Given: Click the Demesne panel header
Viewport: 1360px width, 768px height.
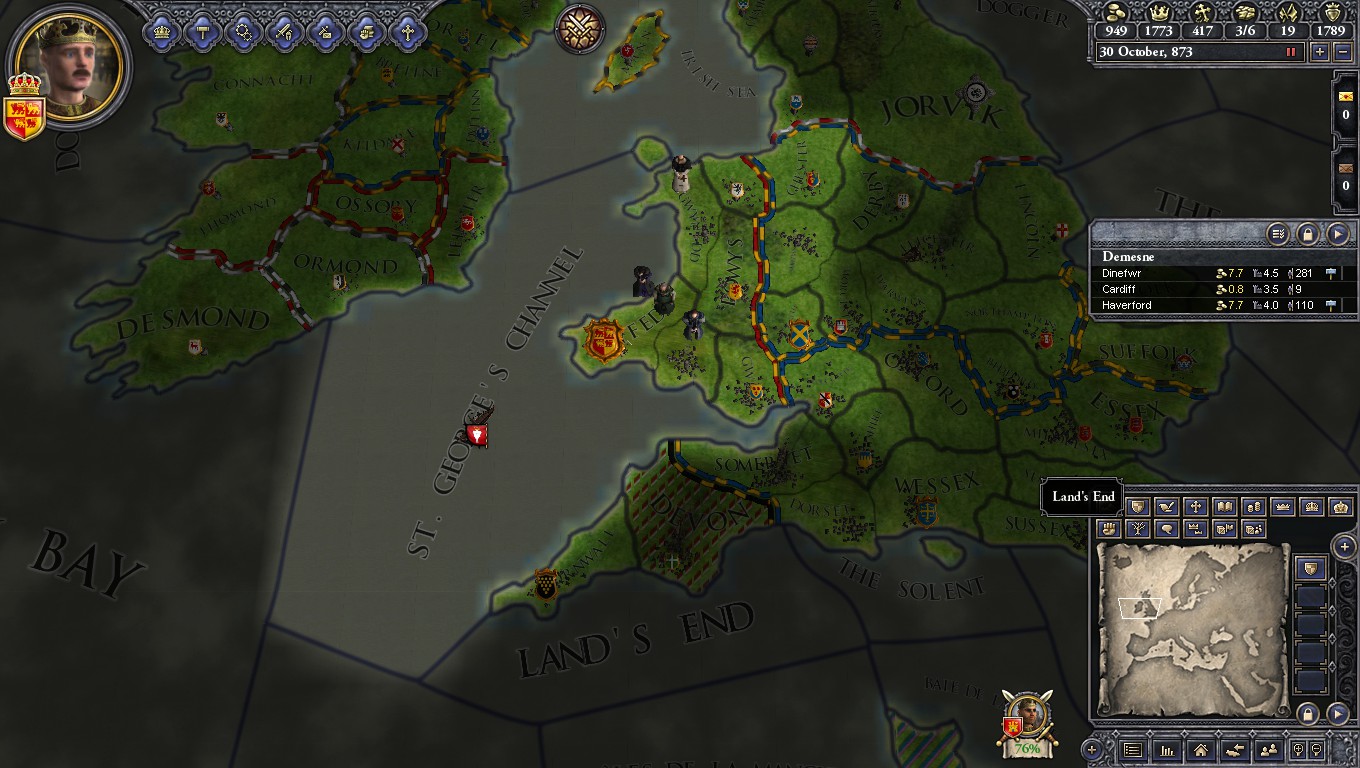Looking at the screenshot, I should pyautogui.click(x=1128, y=256).
